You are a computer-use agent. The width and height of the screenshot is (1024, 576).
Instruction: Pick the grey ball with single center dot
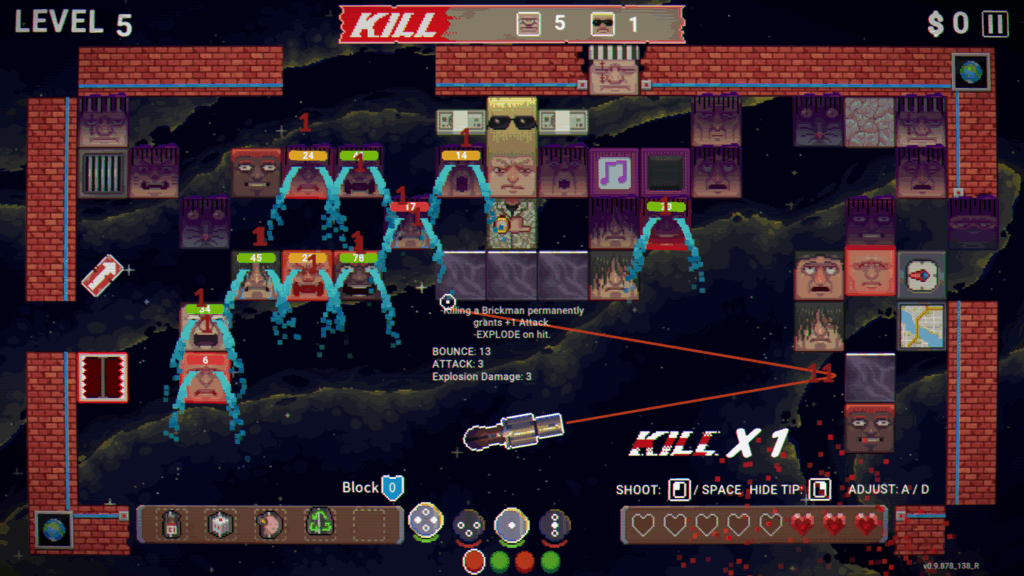point(512,523)
